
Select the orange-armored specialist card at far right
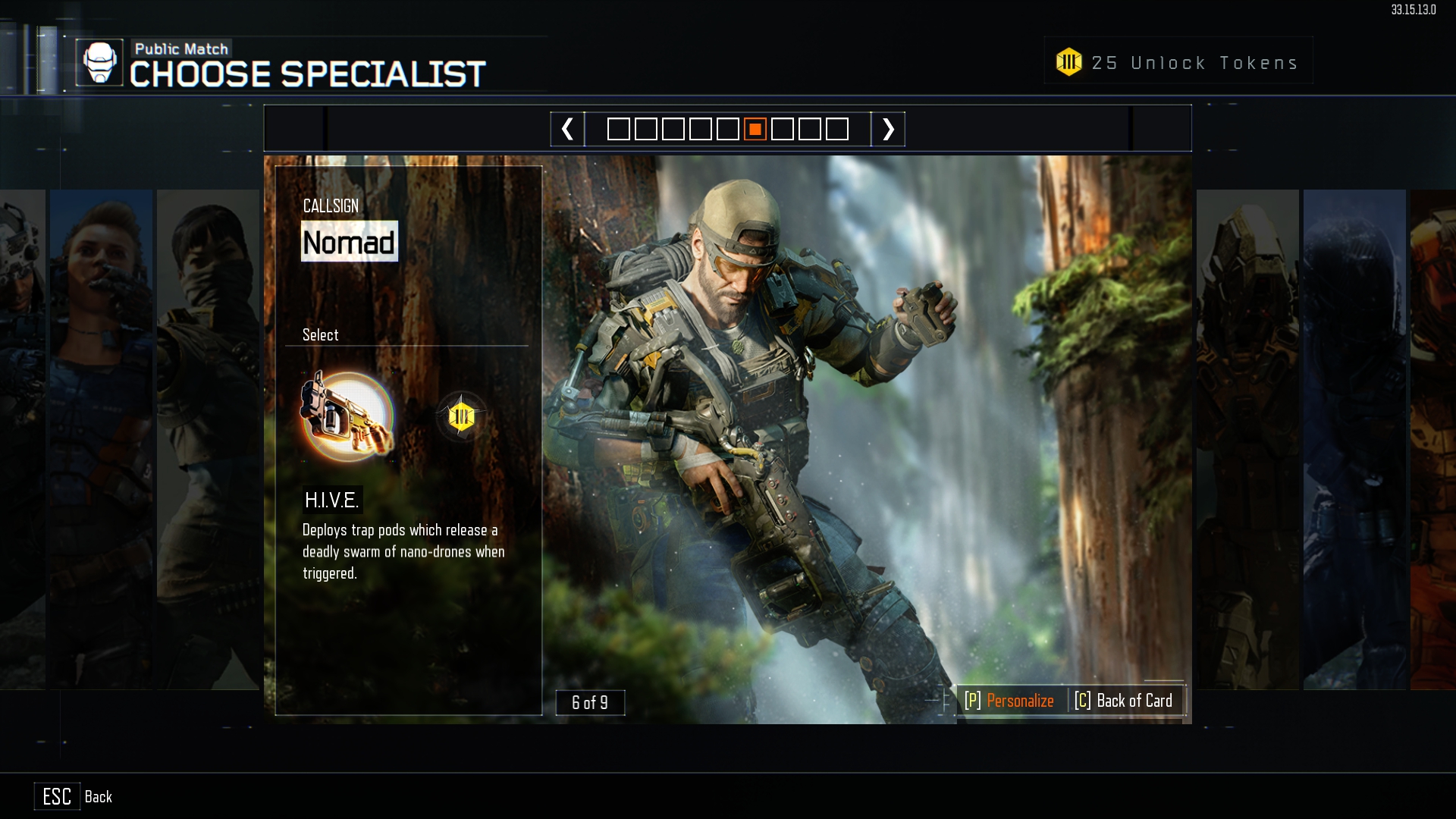point(1432,438)
